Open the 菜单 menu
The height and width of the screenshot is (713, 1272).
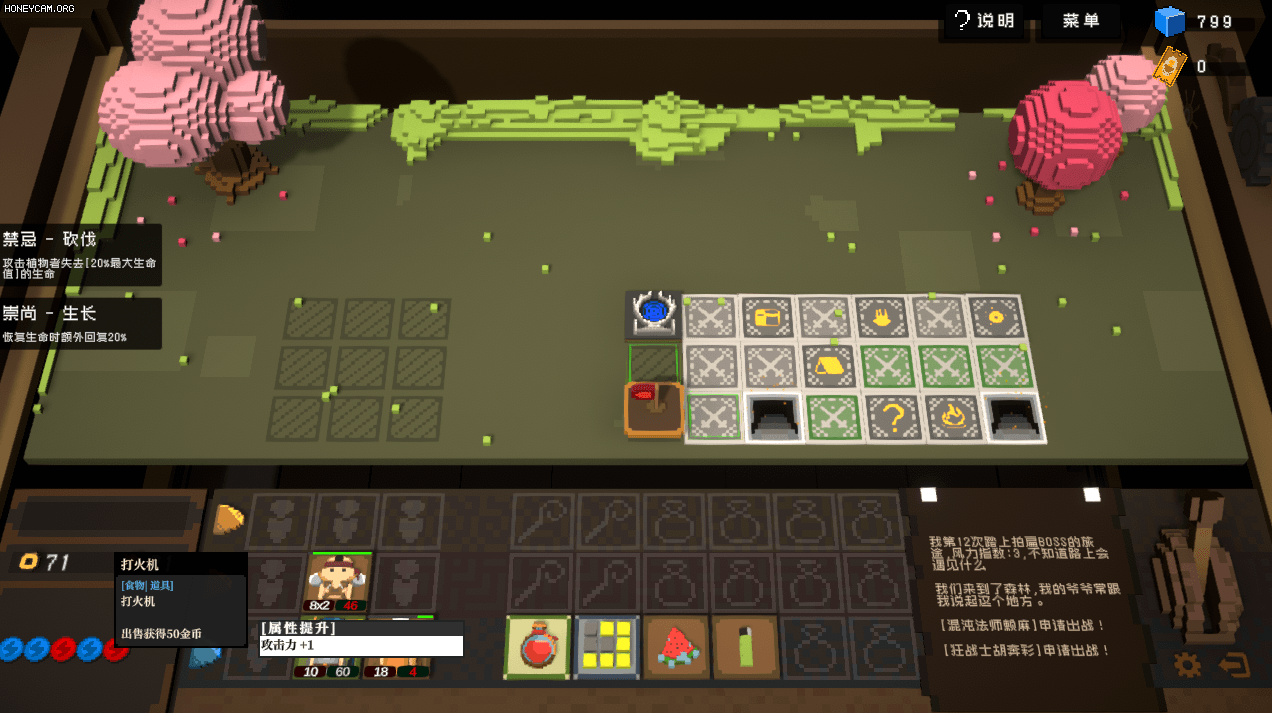pyautogui.click(x=1082, y=21)
